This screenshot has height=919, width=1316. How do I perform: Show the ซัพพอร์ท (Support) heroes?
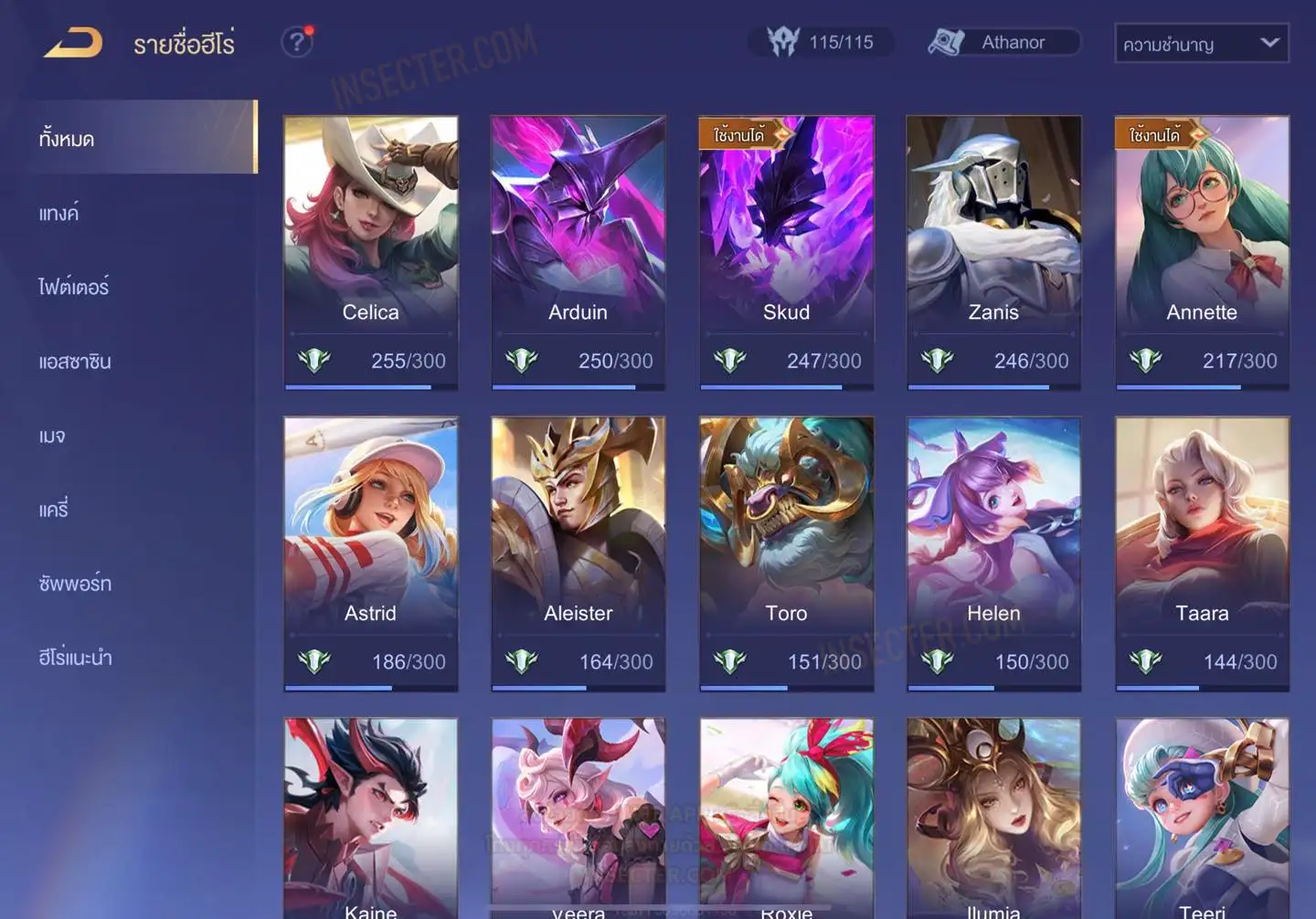(75, 584)
